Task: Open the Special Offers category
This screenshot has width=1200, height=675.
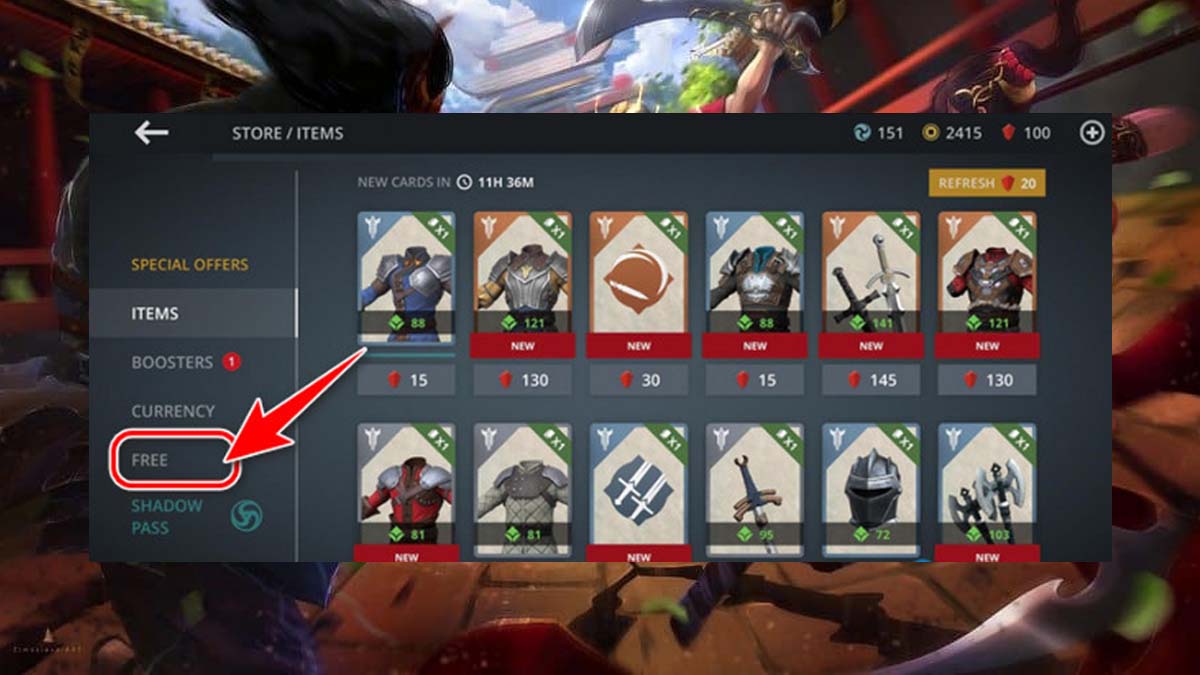Action: click(190, 265)
